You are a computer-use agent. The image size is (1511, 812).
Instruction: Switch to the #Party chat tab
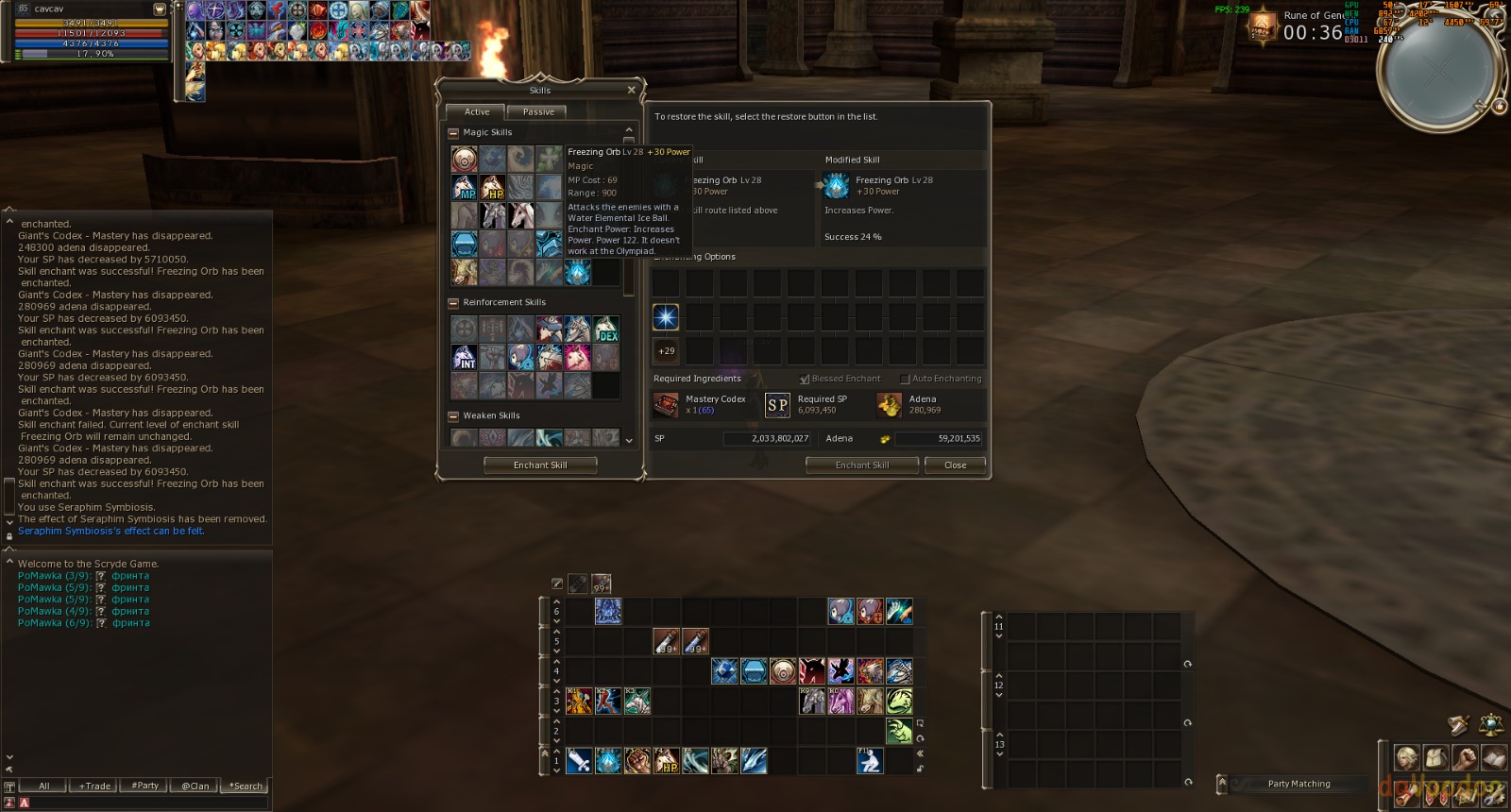tap(144, 786)
